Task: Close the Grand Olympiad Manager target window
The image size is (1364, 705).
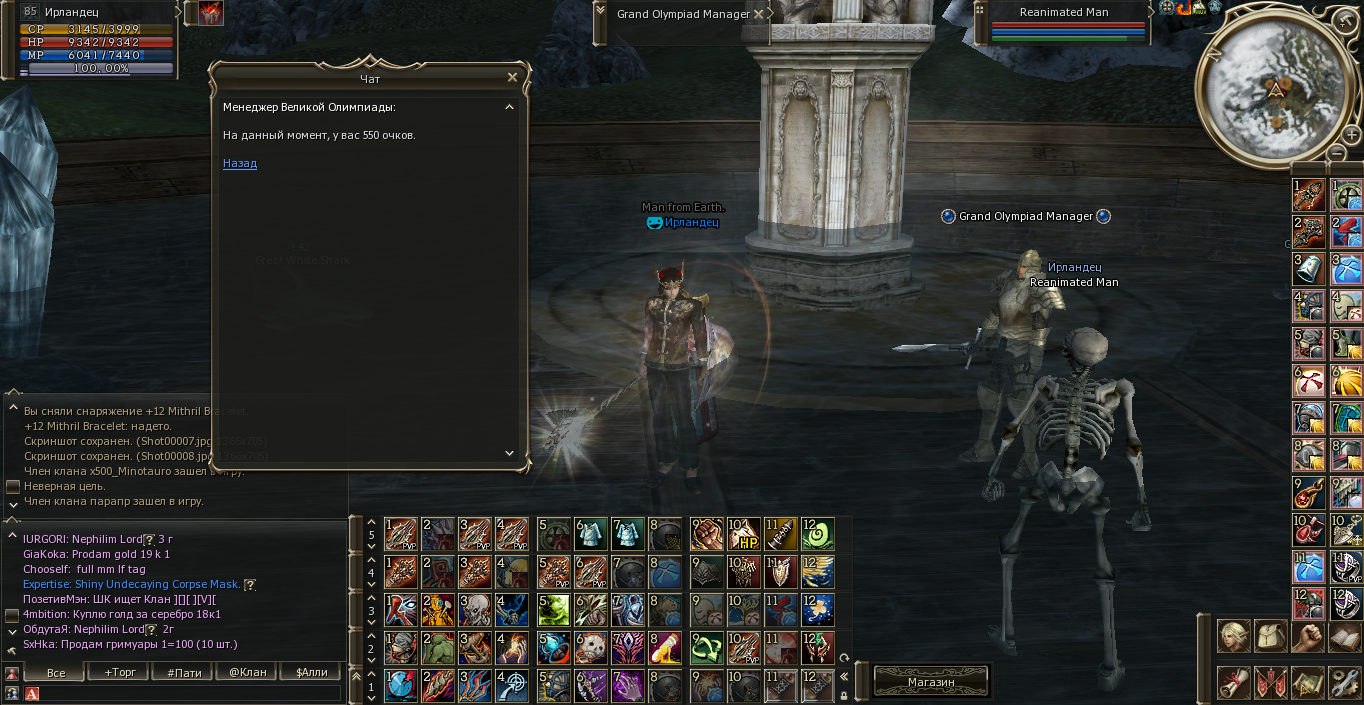Action: click(759, 14)
